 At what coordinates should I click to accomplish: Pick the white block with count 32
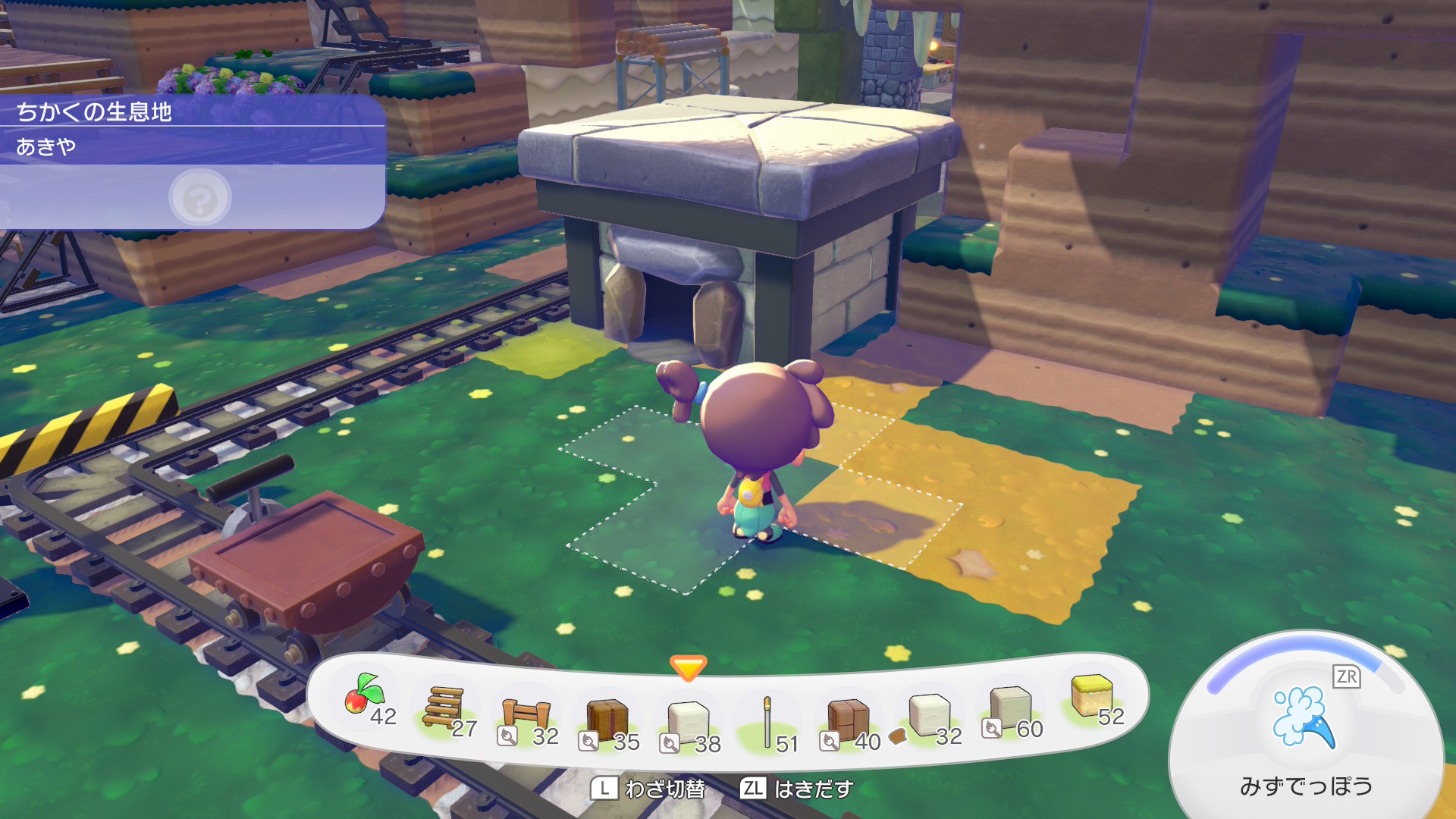[928, 714]
